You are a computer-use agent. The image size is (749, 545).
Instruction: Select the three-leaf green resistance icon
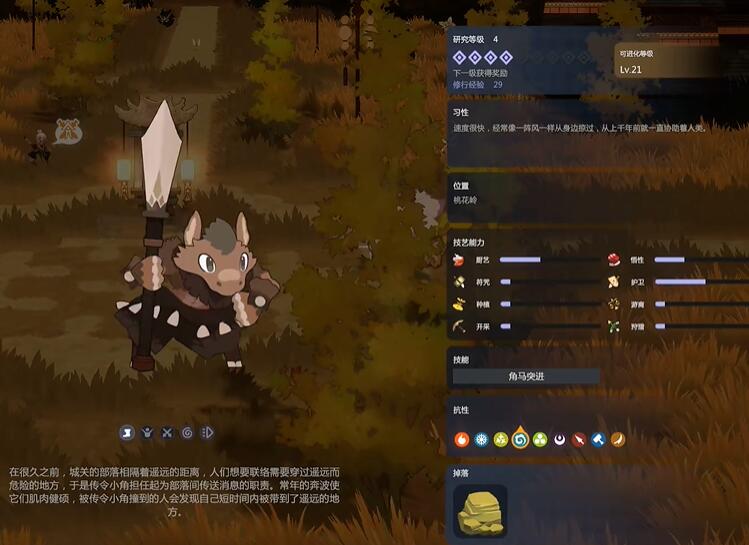click(540, 439)
